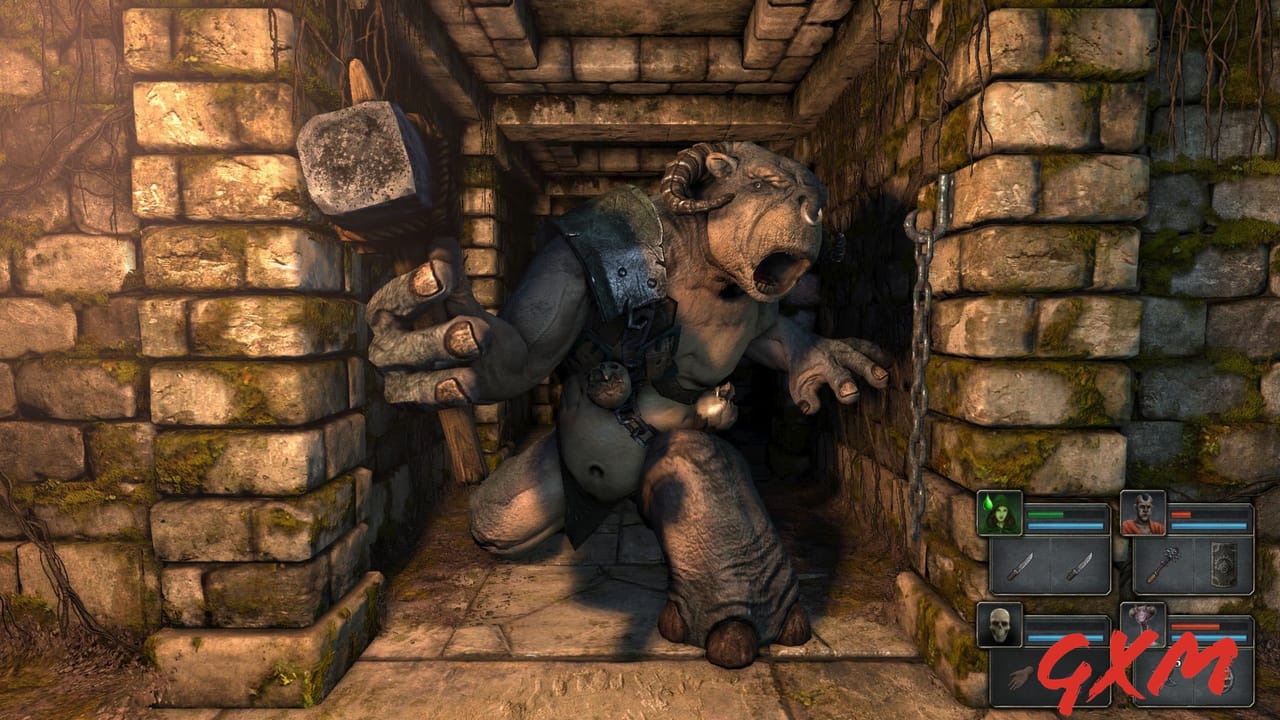Click the mace wielder's red health bar

[1182, 513]
